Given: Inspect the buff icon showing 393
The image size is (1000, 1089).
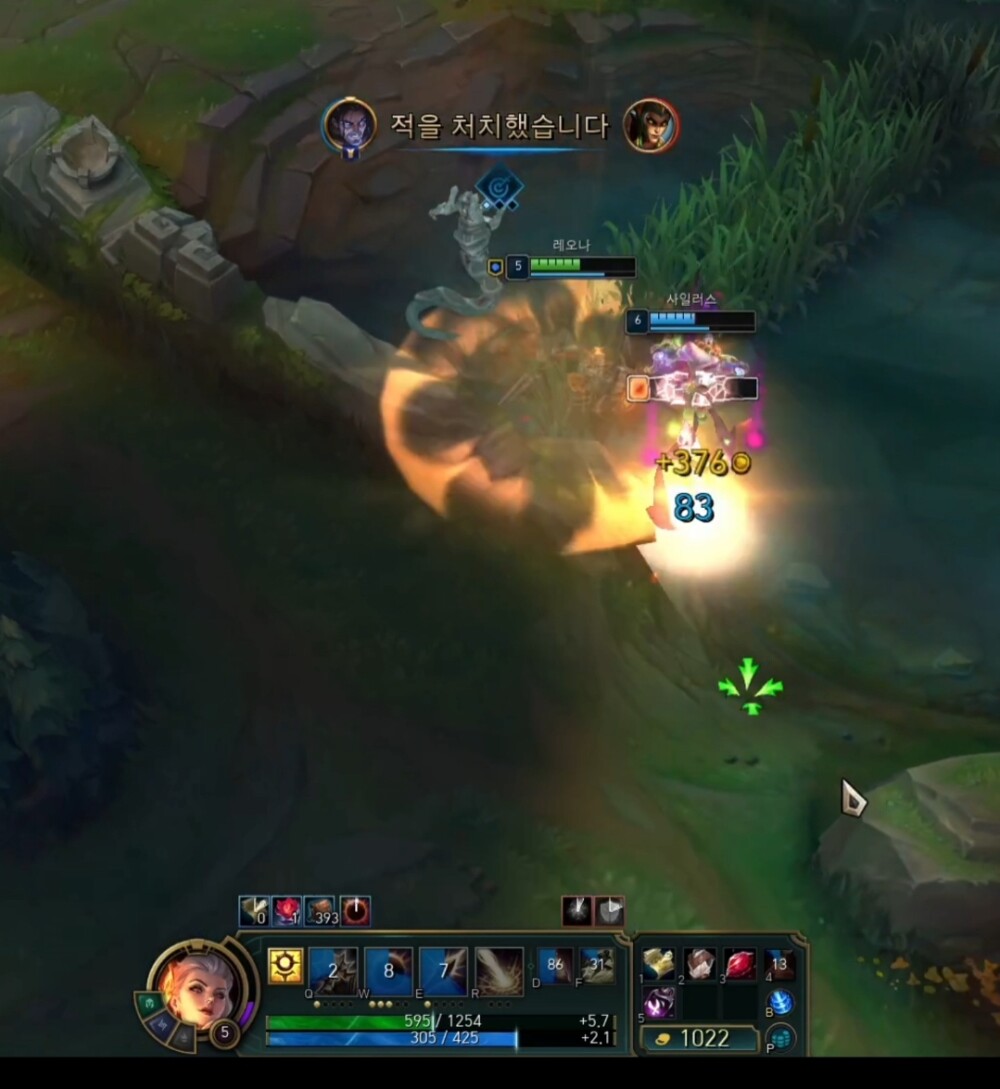Looking at the screenshot, I should [319, 911].
